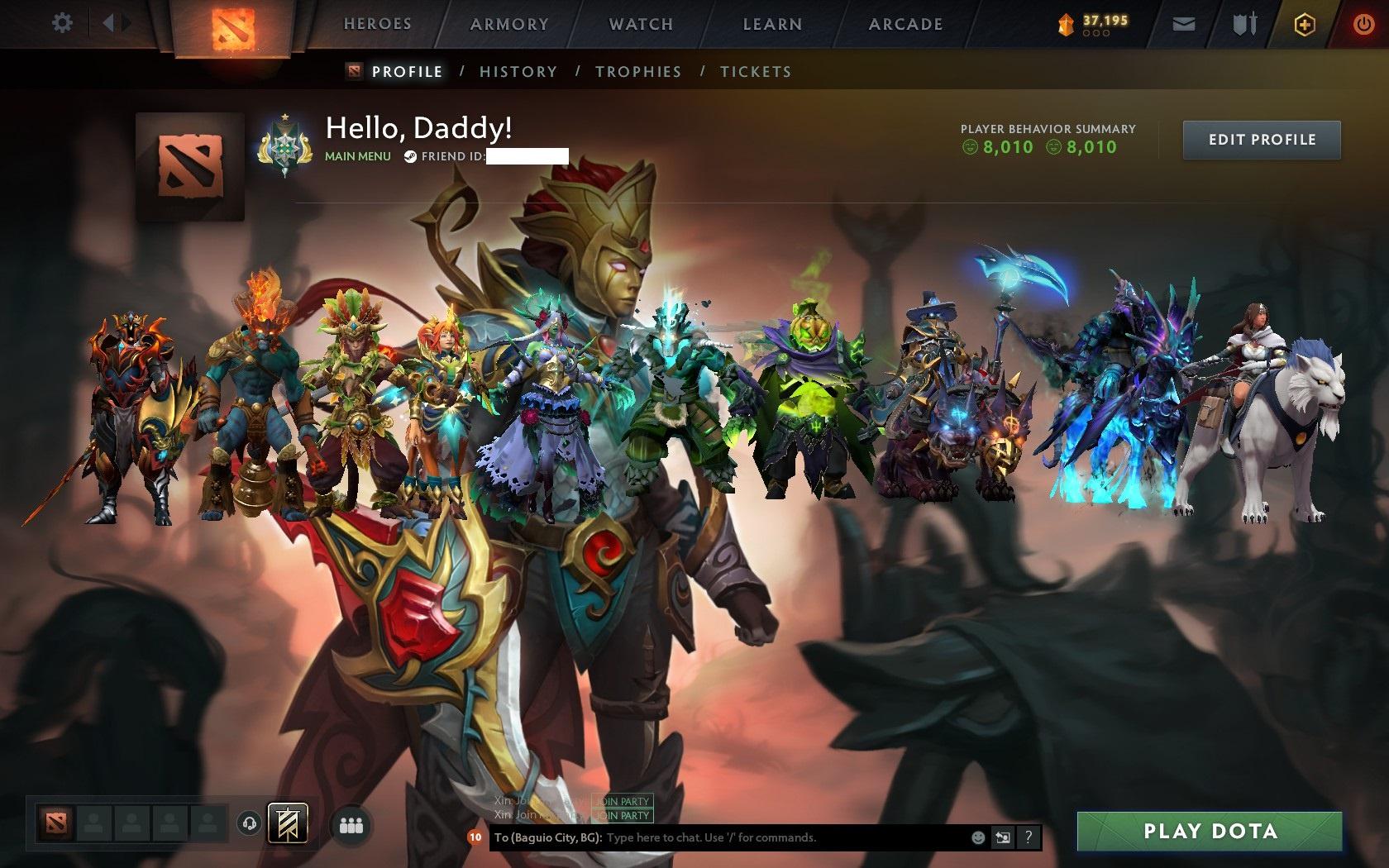The height and width of the screenshot is (868, 1389).
Task: Toggle the chat screenshot sharing icon
Action: tap(1003, 837)
